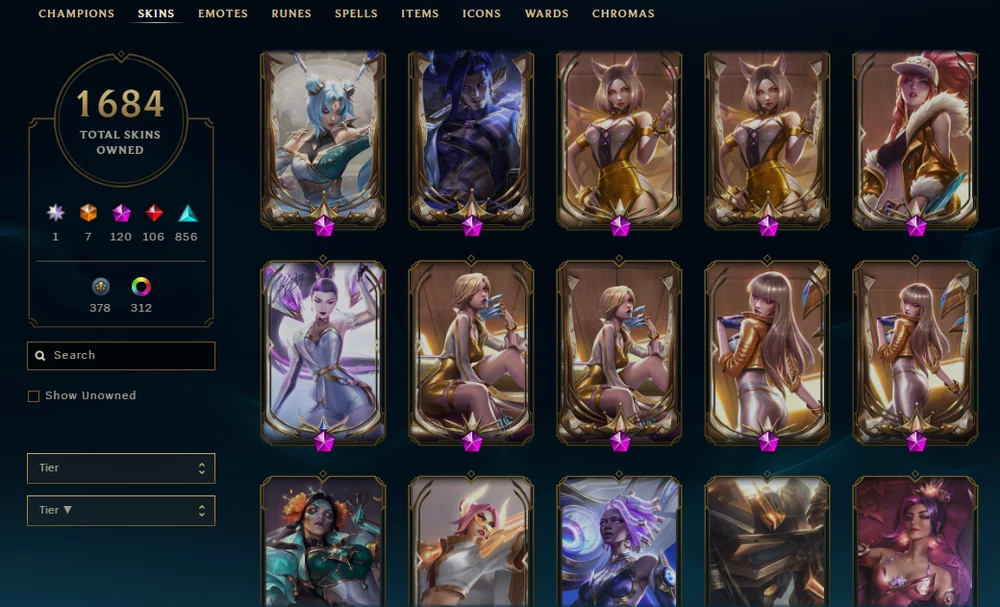Go to the Runes tab
Screen dimensions: 1000x607
point(291,14)
